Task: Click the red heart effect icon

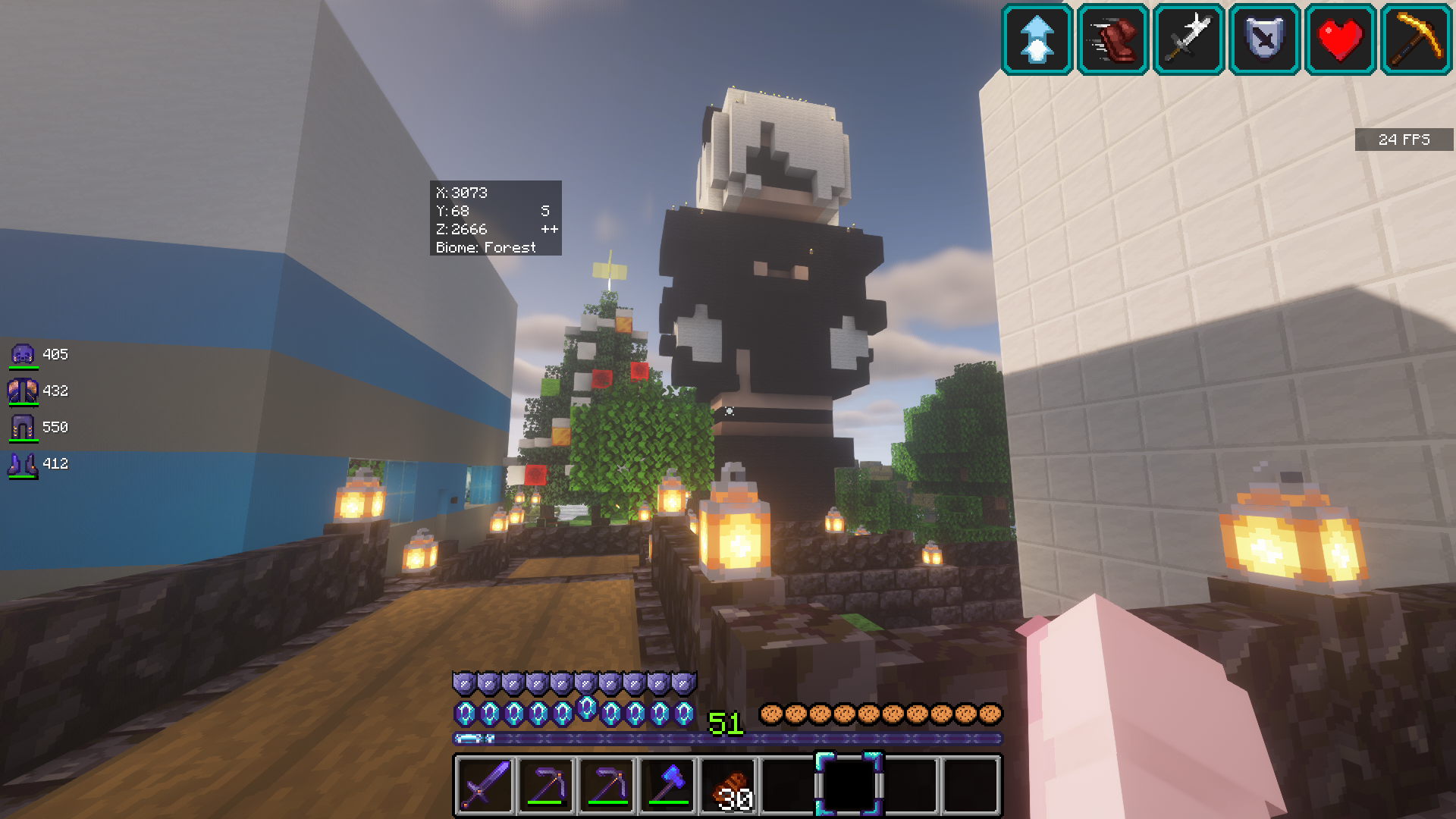Action: pyautogui.click(x=1340, y=39)
